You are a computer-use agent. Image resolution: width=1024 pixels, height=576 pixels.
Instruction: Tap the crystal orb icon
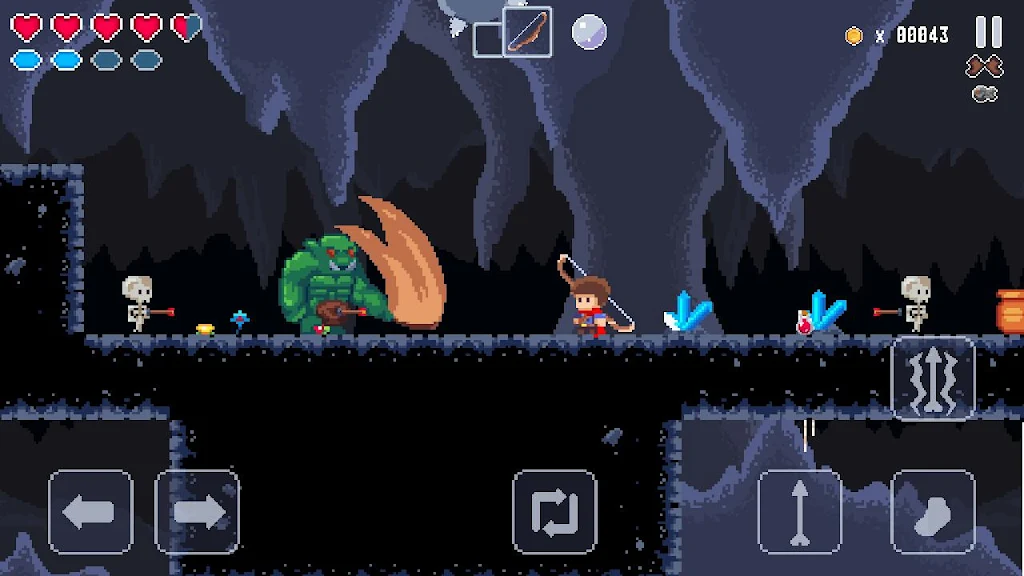click(589, 32)
